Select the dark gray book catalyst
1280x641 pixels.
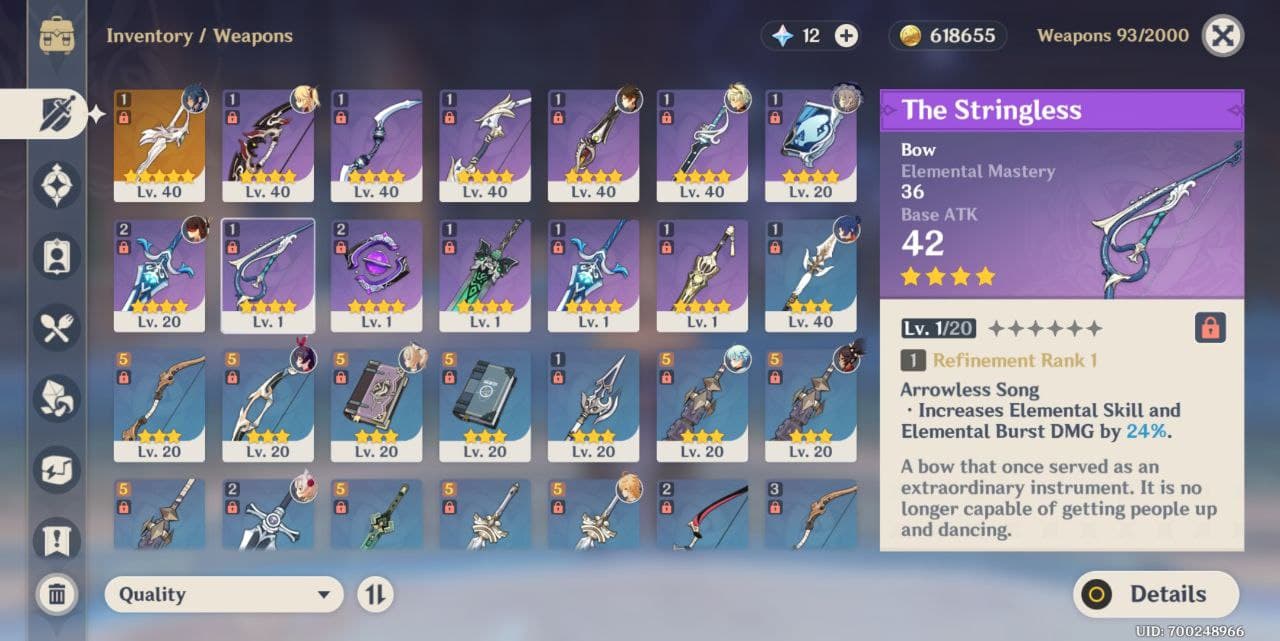pyautogui.click(x=485, y=405)
